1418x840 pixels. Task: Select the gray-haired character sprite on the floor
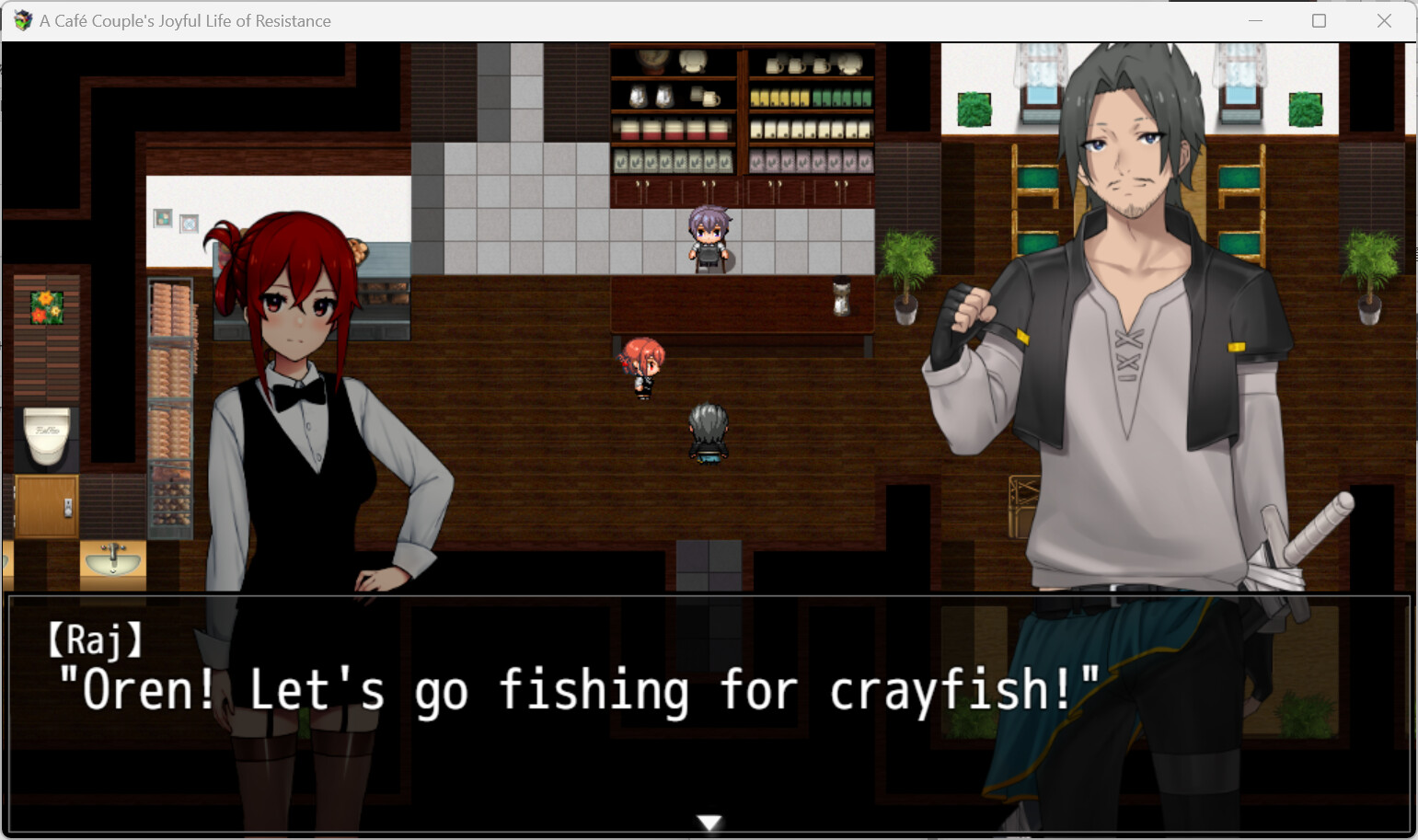click(x=707, y=432)
